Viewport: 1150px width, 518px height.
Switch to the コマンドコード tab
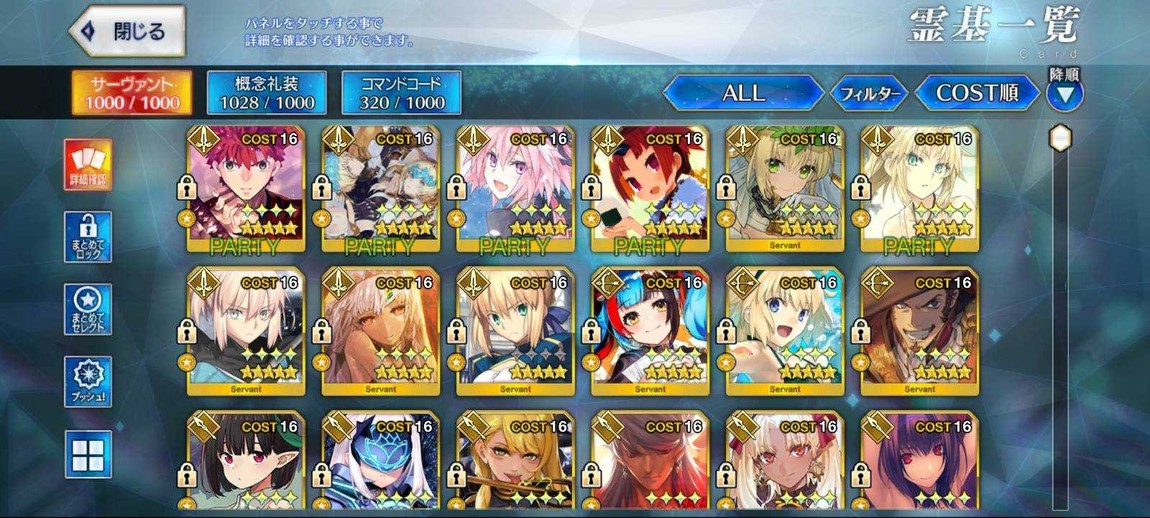402,93
